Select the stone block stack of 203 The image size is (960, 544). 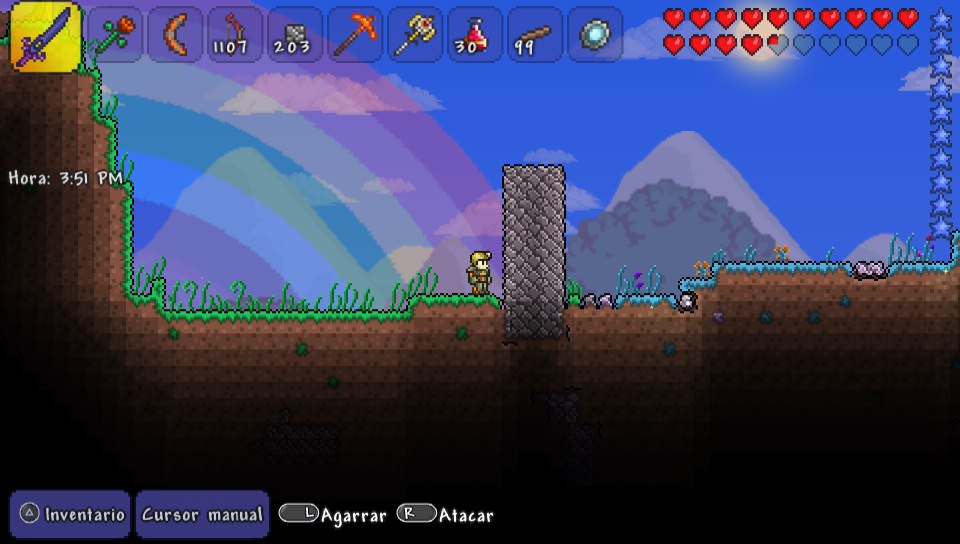coord(295,35)
